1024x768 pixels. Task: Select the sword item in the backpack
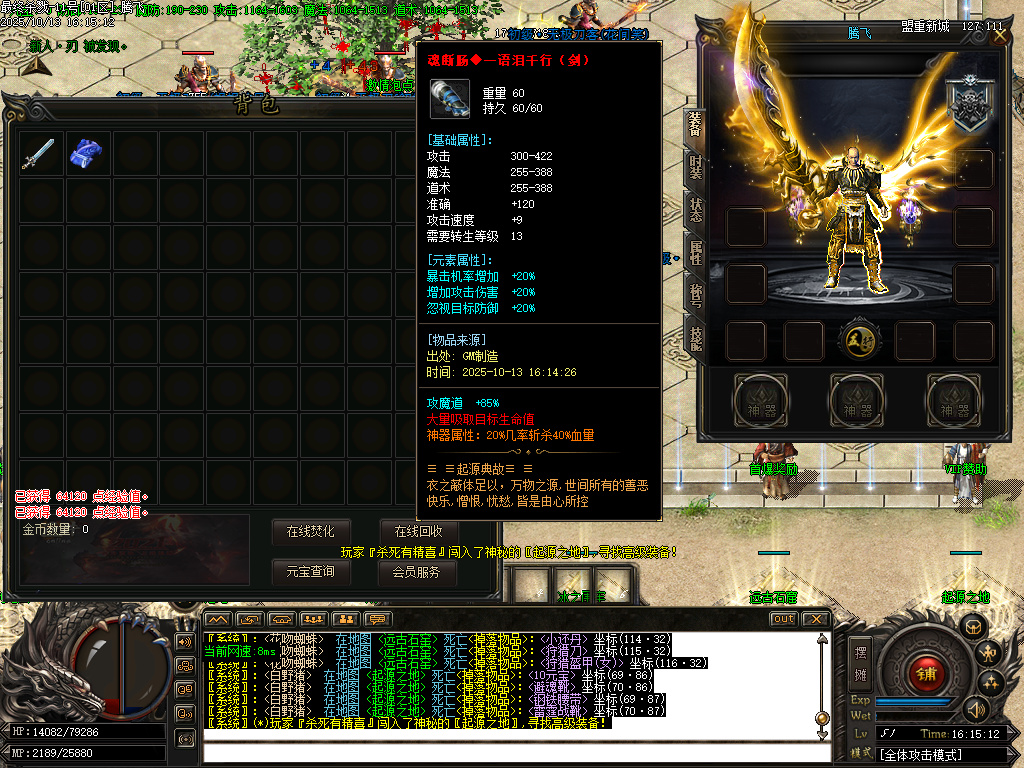coord(39,154)
